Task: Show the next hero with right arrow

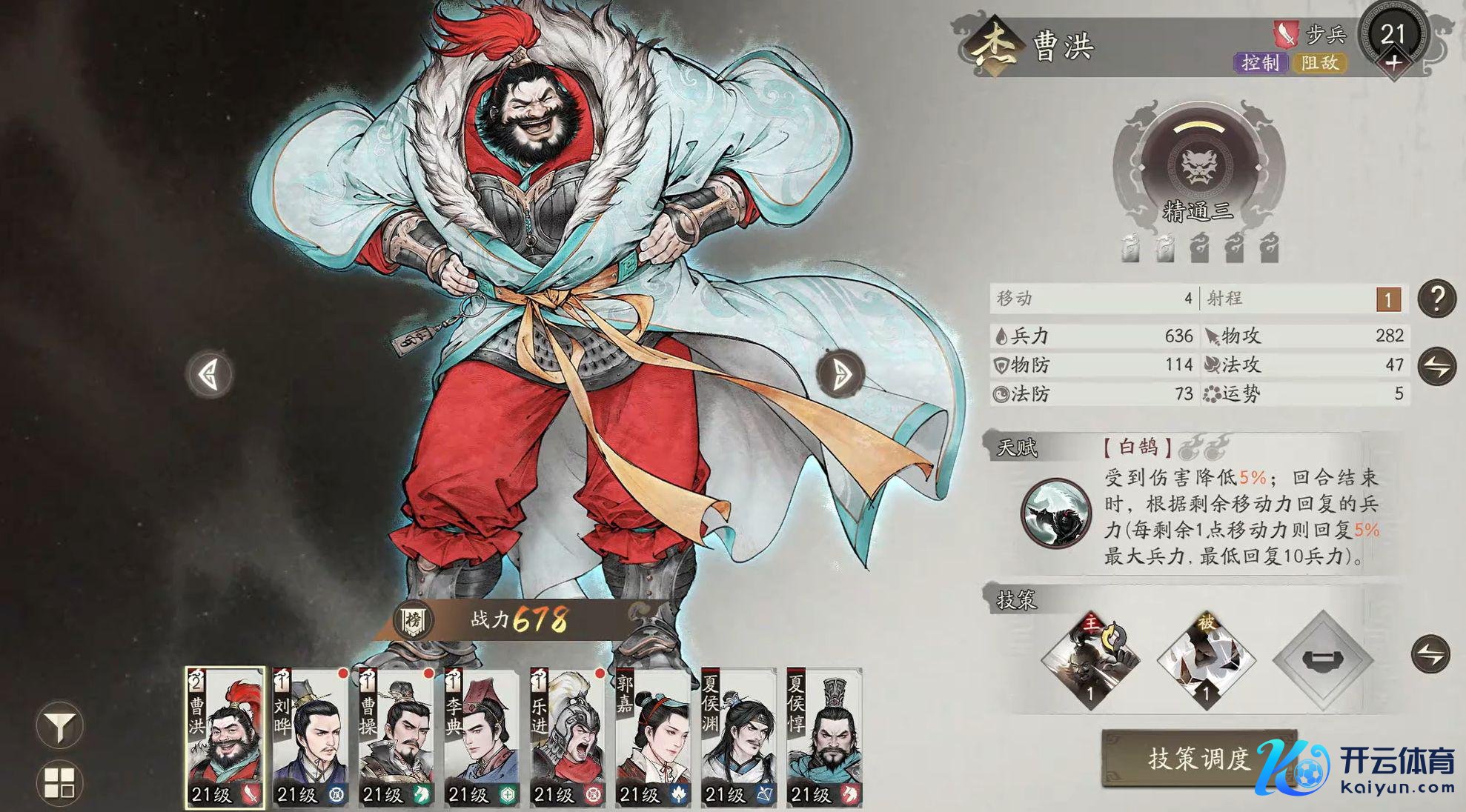Action: [840, 374]
